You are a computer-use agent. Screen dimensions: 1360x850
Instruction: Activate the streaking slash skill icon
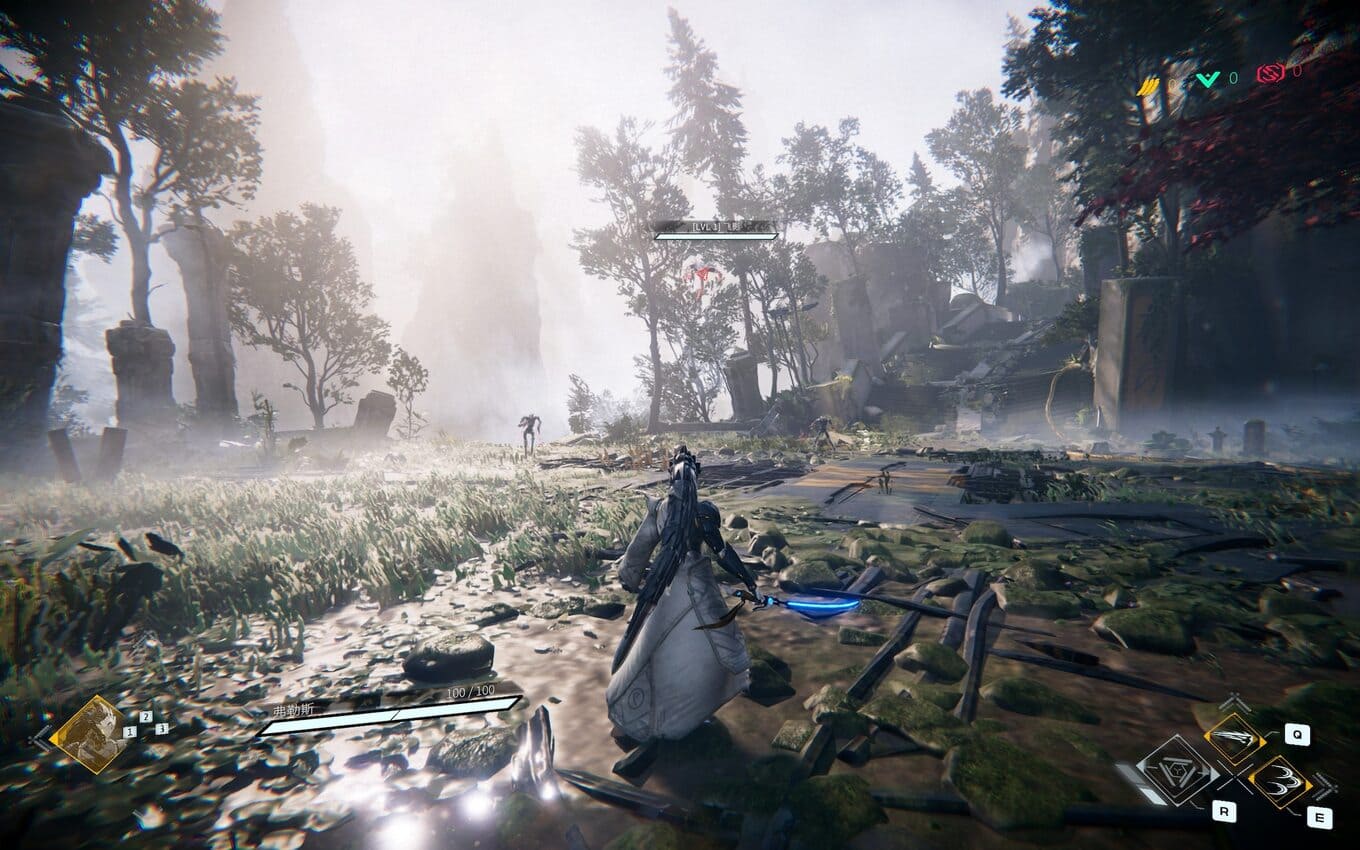click(1234, 738)
